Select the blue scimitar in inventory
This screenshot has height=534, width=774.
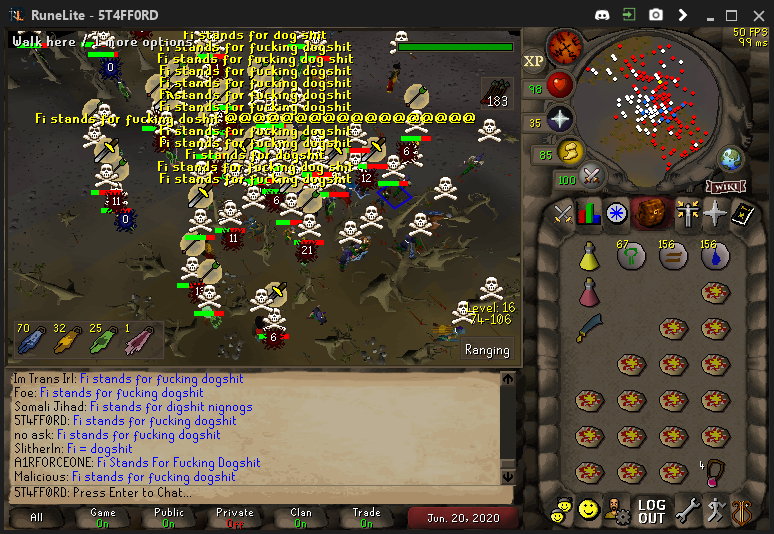[x=589, y=327]
